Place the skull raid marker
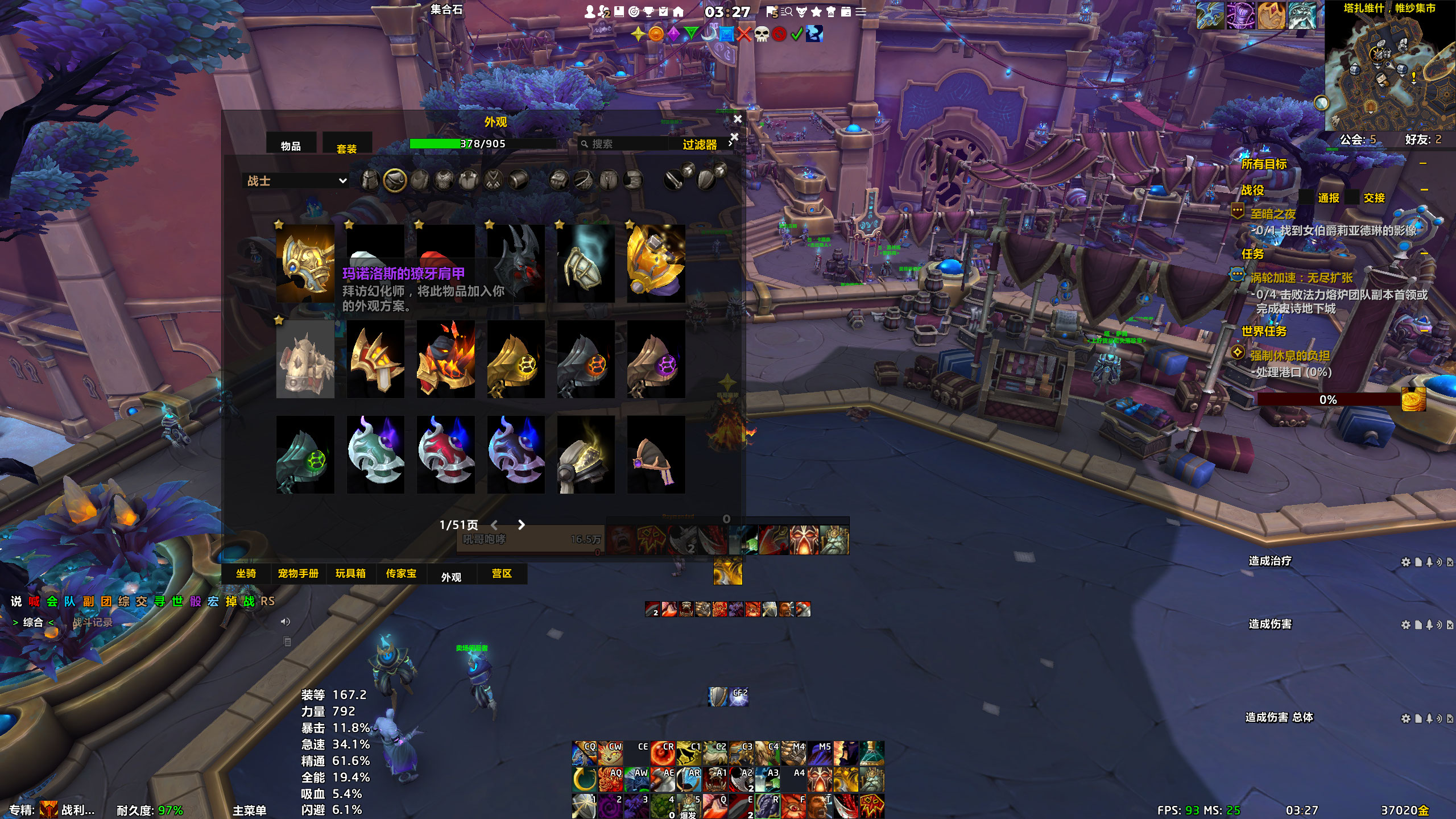1456x819 pixels. pyautogui.click(x=762, y=34)
